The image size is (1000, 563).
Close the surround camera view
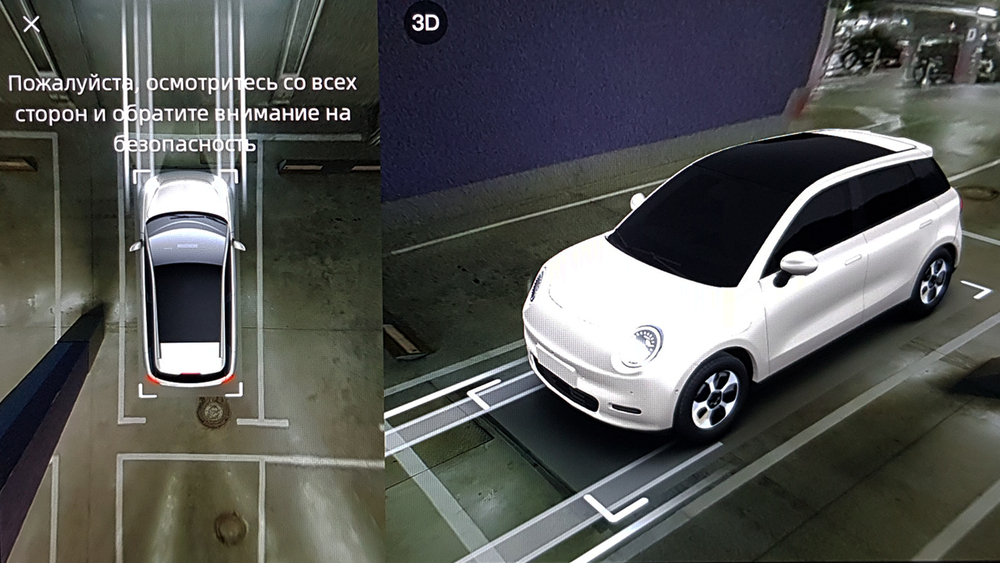click(x=31, y=24)
